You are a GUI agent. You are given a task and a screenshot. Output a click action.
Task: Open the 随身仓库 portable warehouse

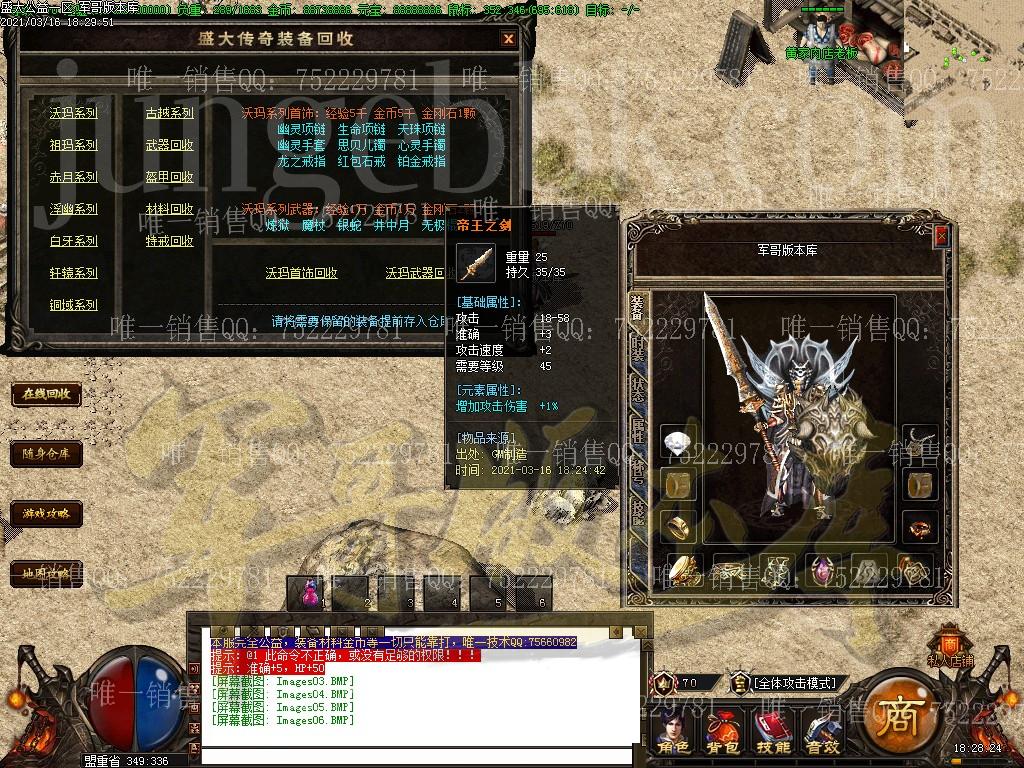[x=46, y=454]
